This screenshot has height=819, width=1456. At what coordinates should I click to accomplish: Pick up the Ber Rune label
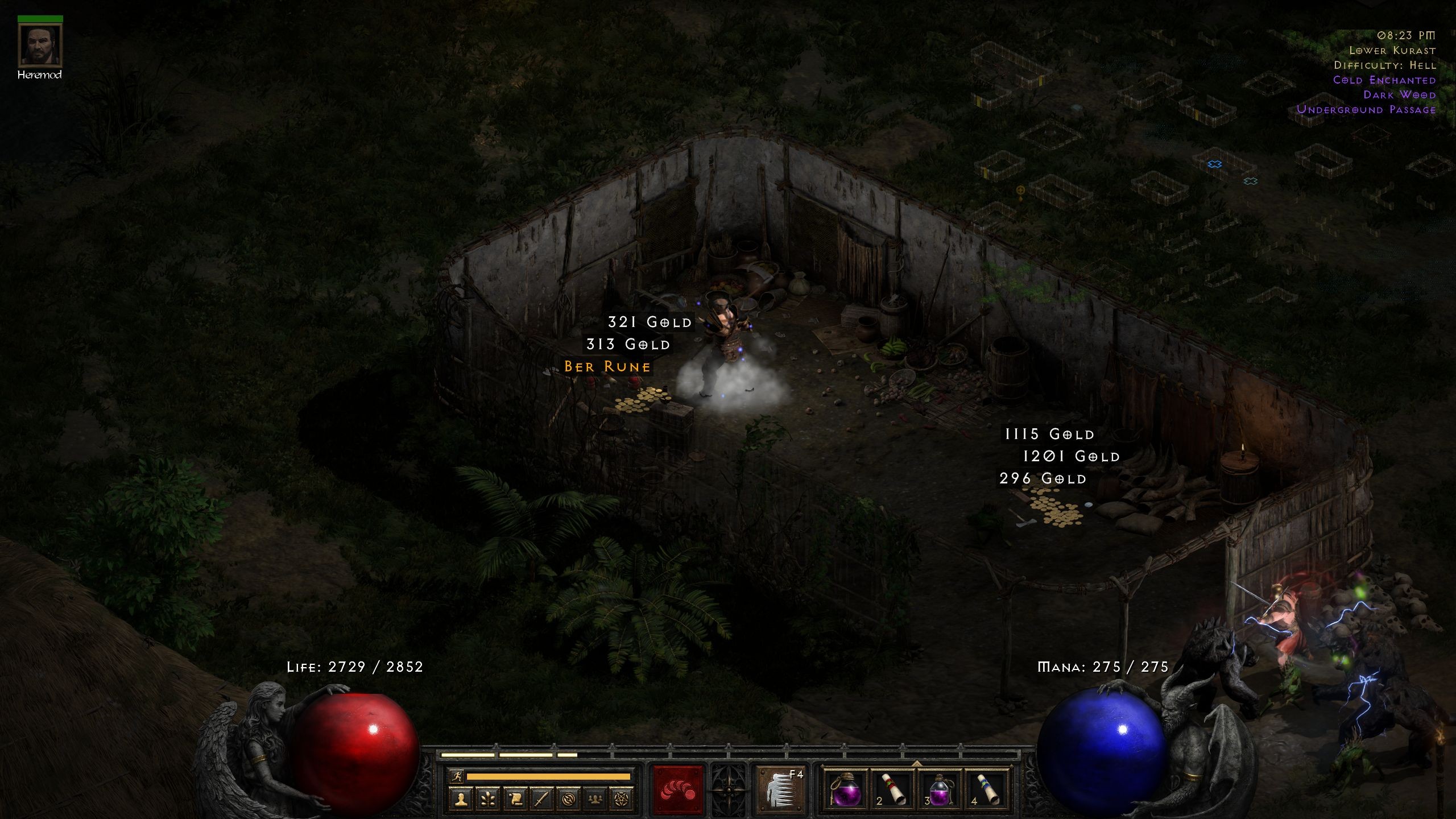(x=607, y=367)
